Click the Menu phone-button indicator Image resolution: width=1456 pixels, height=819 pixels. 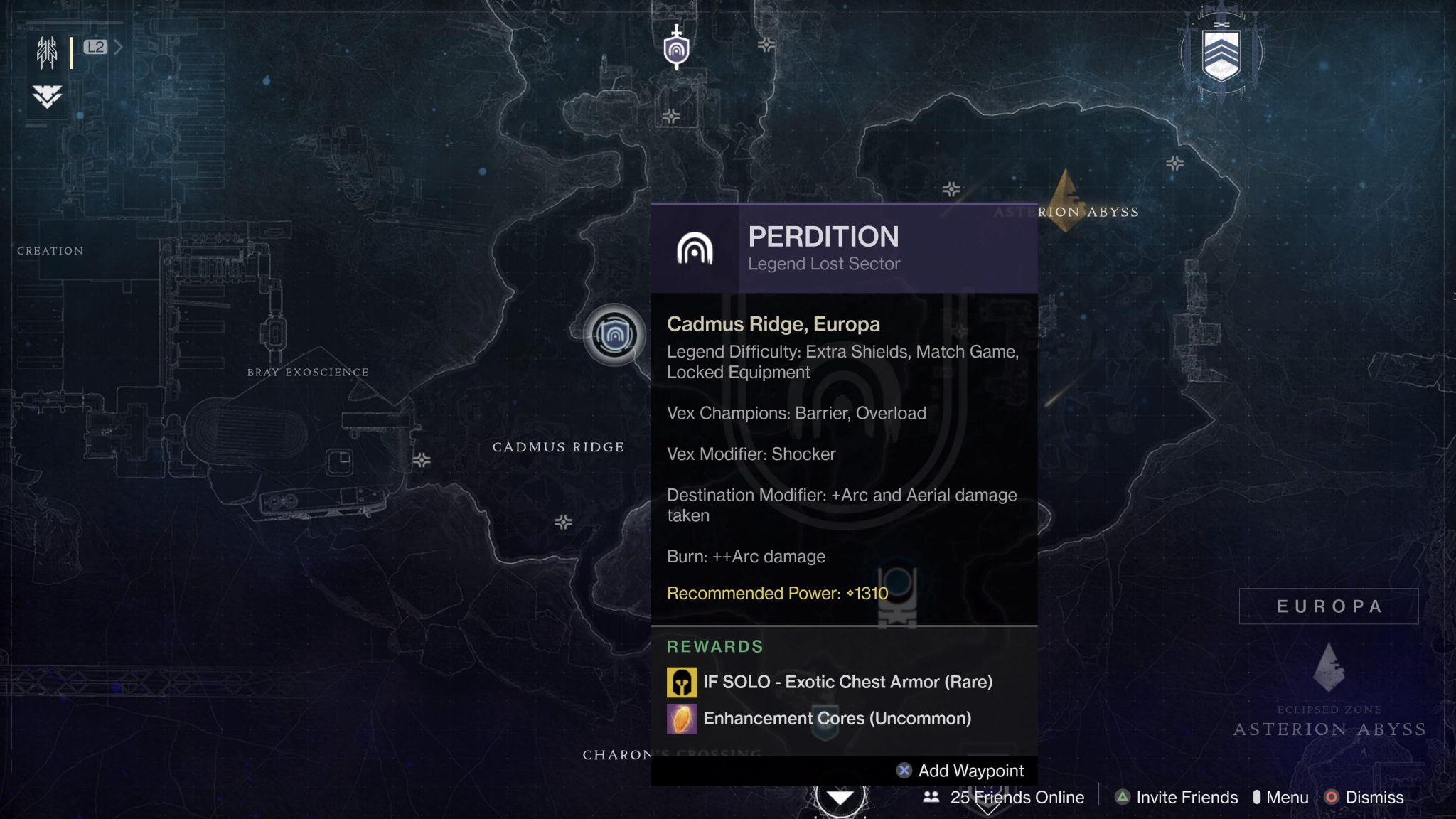[x=1258, y=798]
